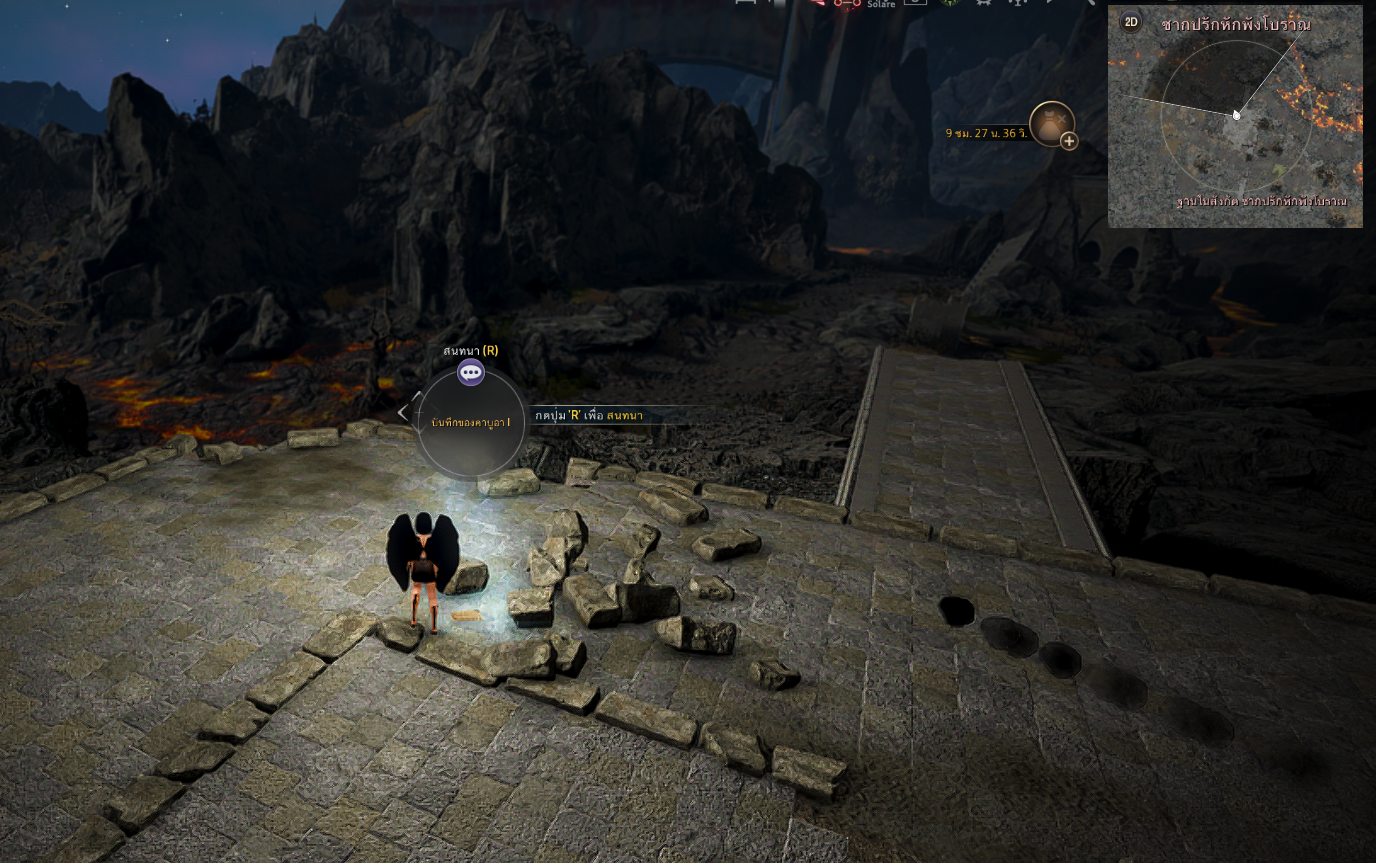1376x863 pixels.
Task: Click the left arrow on the interaction wheel
Action: 403,412
